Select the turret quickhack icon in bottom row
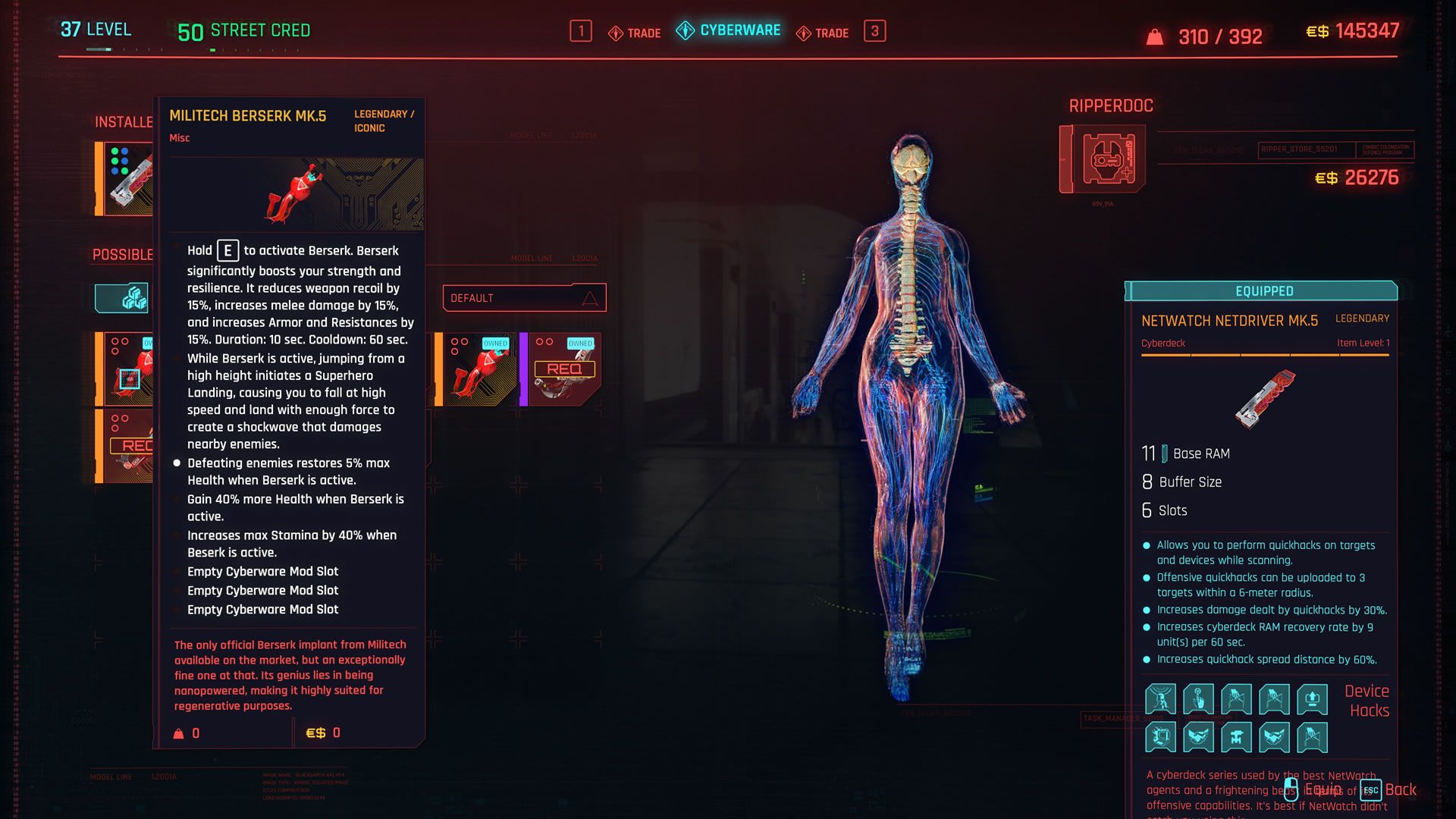Screen dimensions: 1456x819 1238,737
